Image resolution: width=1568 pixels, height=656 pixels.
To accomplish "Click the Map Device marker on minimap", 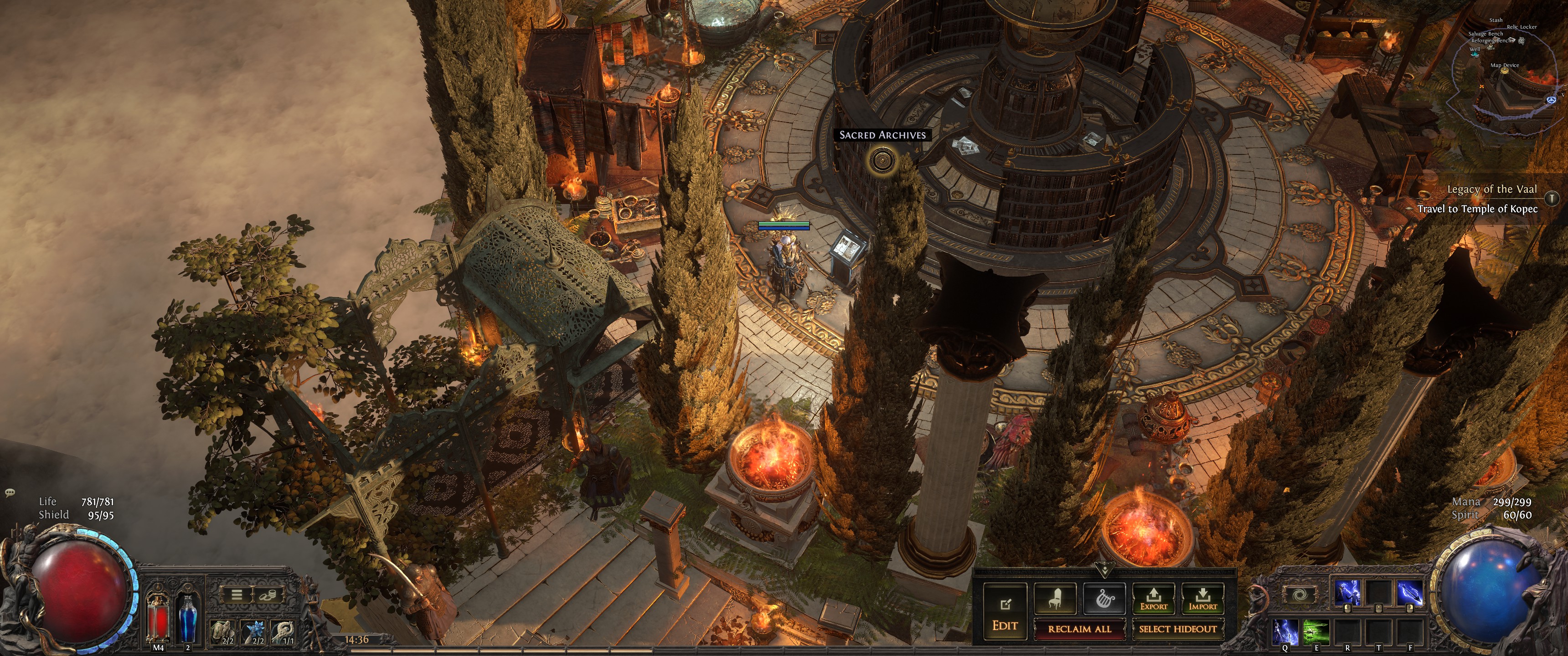I will (x=1505, y=71).
